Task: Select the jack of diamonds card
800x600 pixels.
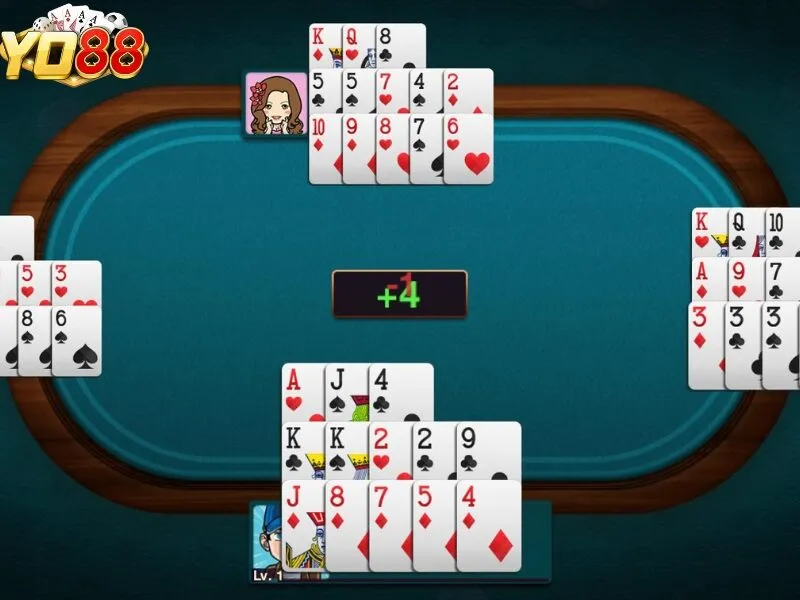Action: 302,525
